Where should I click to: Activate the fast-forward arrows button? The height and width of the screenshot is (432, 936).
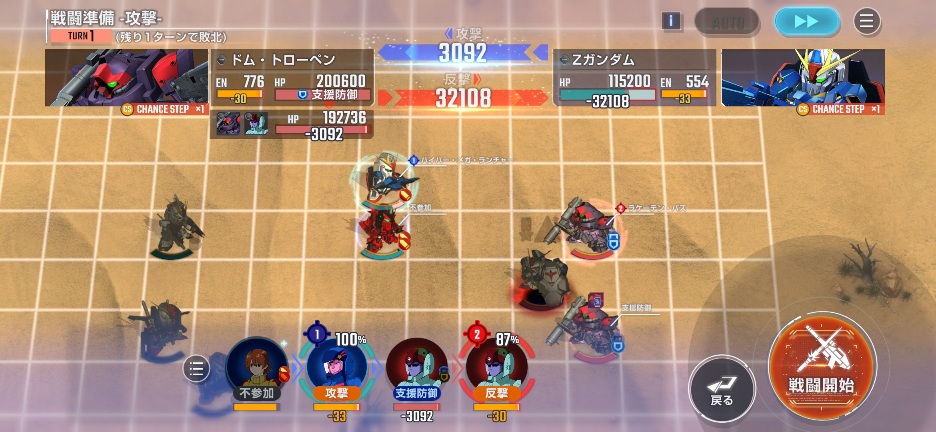pos(807,21)
